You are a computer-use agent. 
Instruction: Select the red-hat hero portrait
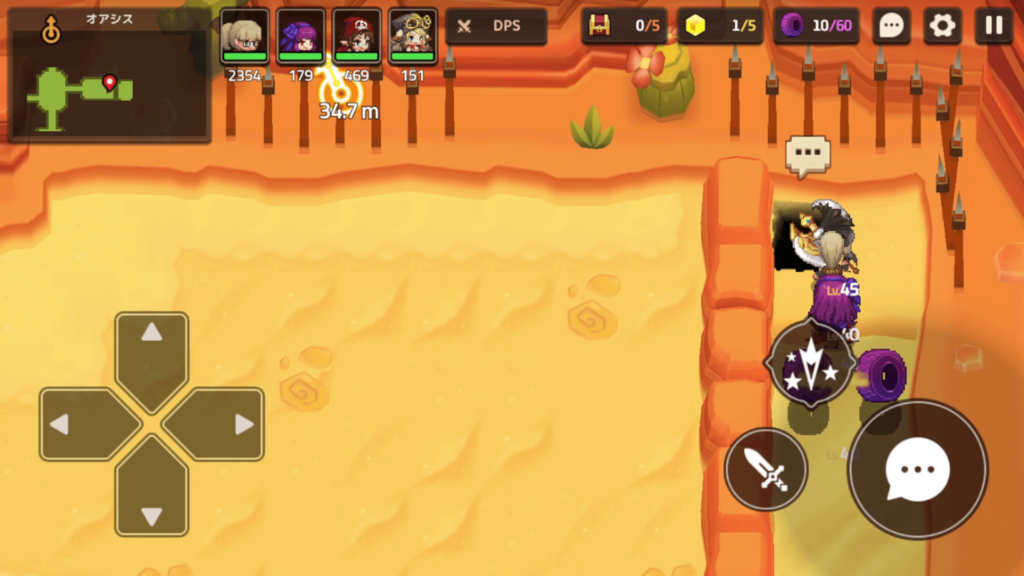[x=357, y=36]
